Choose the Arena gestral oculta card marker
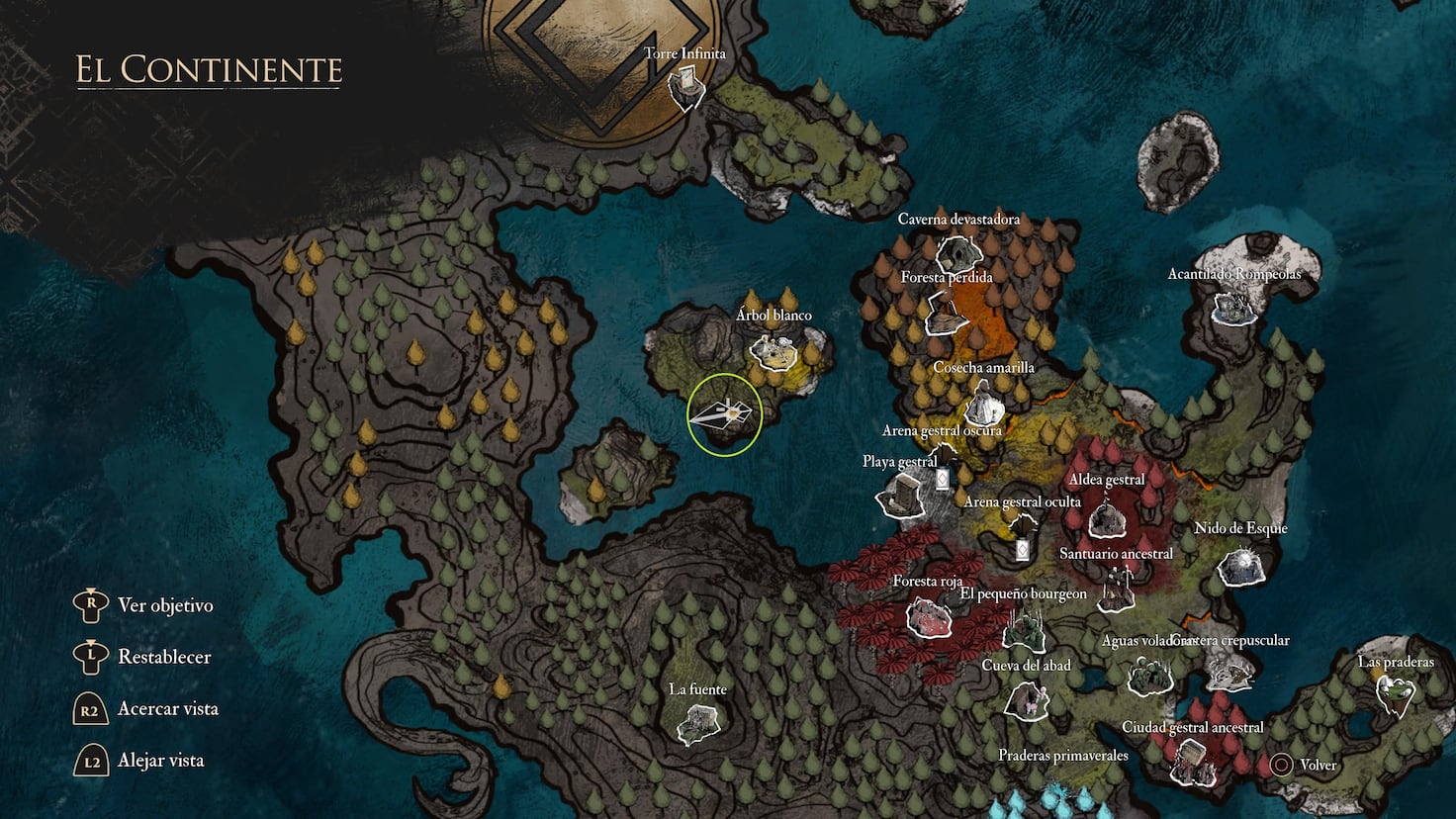The image size is (1456, 819). (x=1022, y=550)
